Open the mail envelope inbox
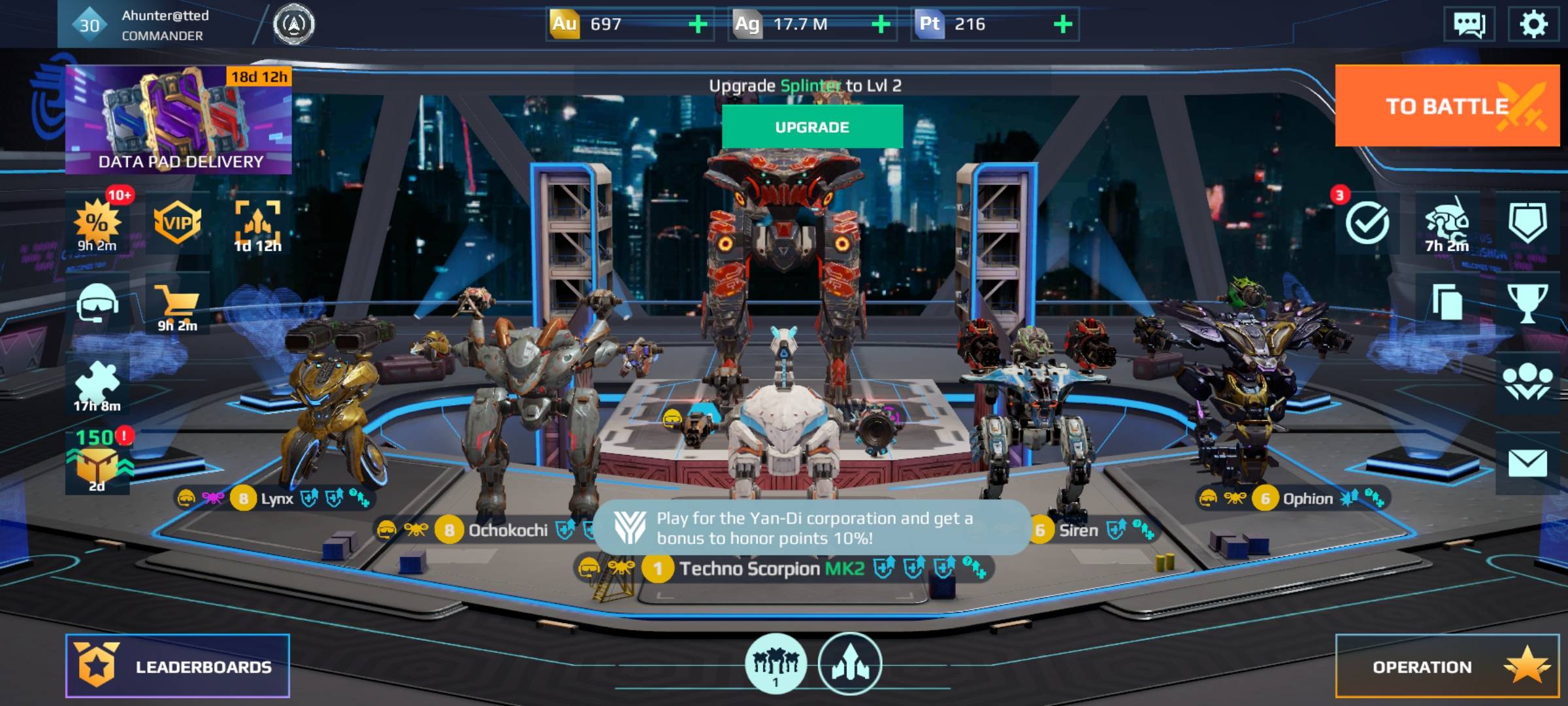The width and height of the screenshot is (1568, 706). click(1527, 463)
